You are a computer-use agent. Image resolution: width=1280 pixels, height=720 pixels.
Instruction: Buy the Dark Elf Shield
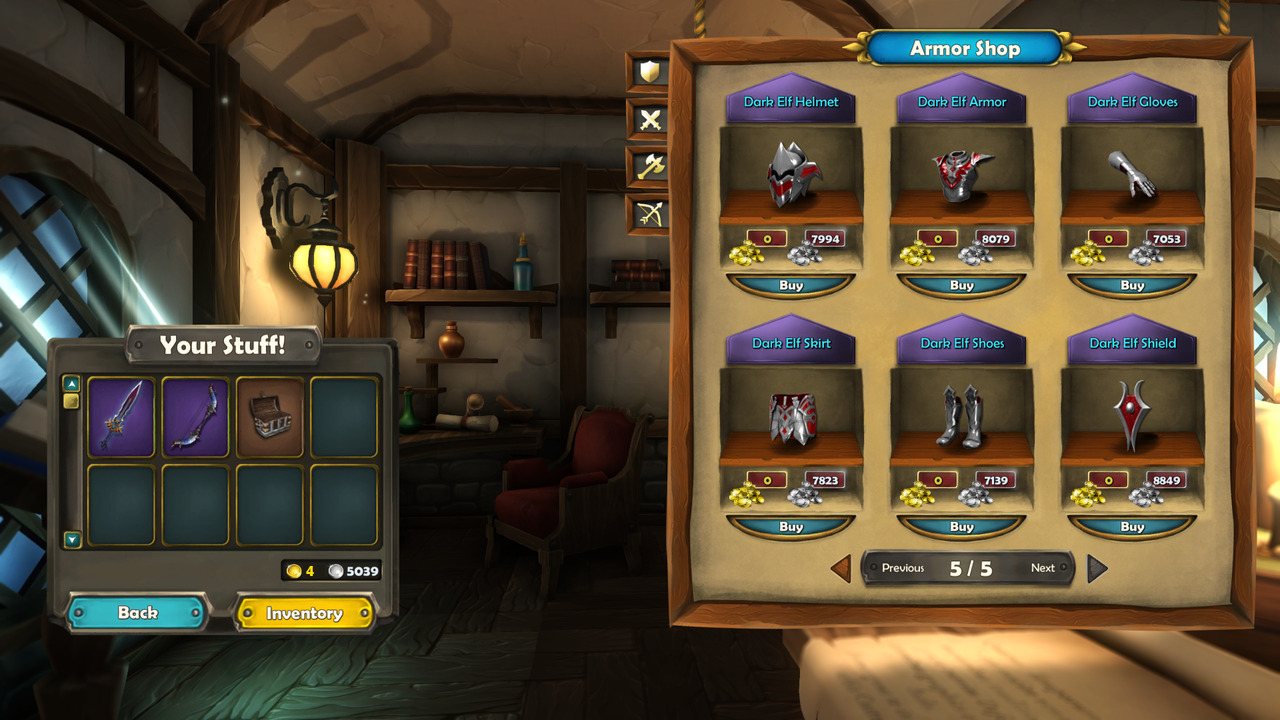point(1132,527)
